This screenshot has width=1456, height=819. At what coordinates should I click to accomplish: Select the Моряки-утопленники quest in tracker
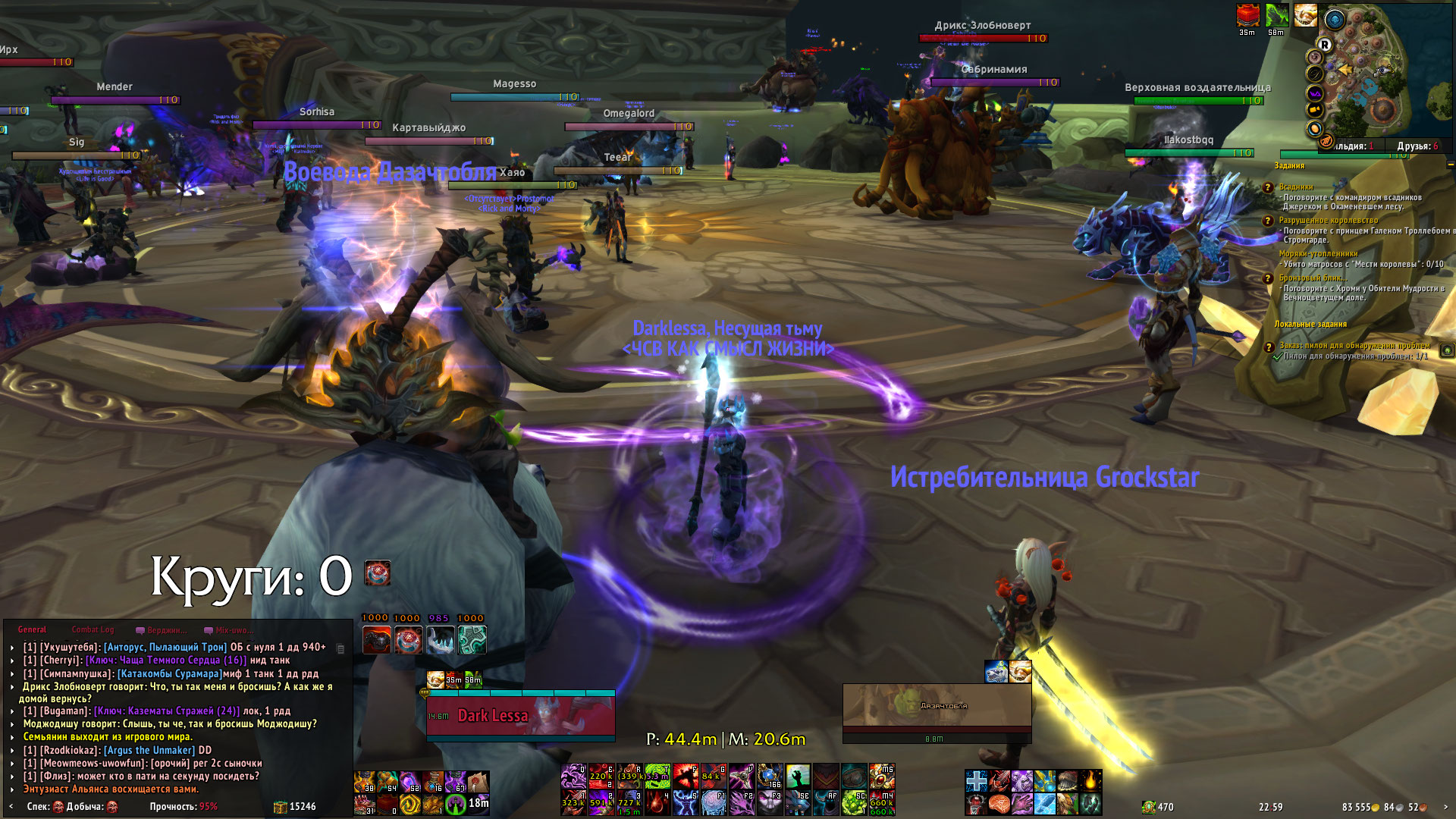[1318, 253]
